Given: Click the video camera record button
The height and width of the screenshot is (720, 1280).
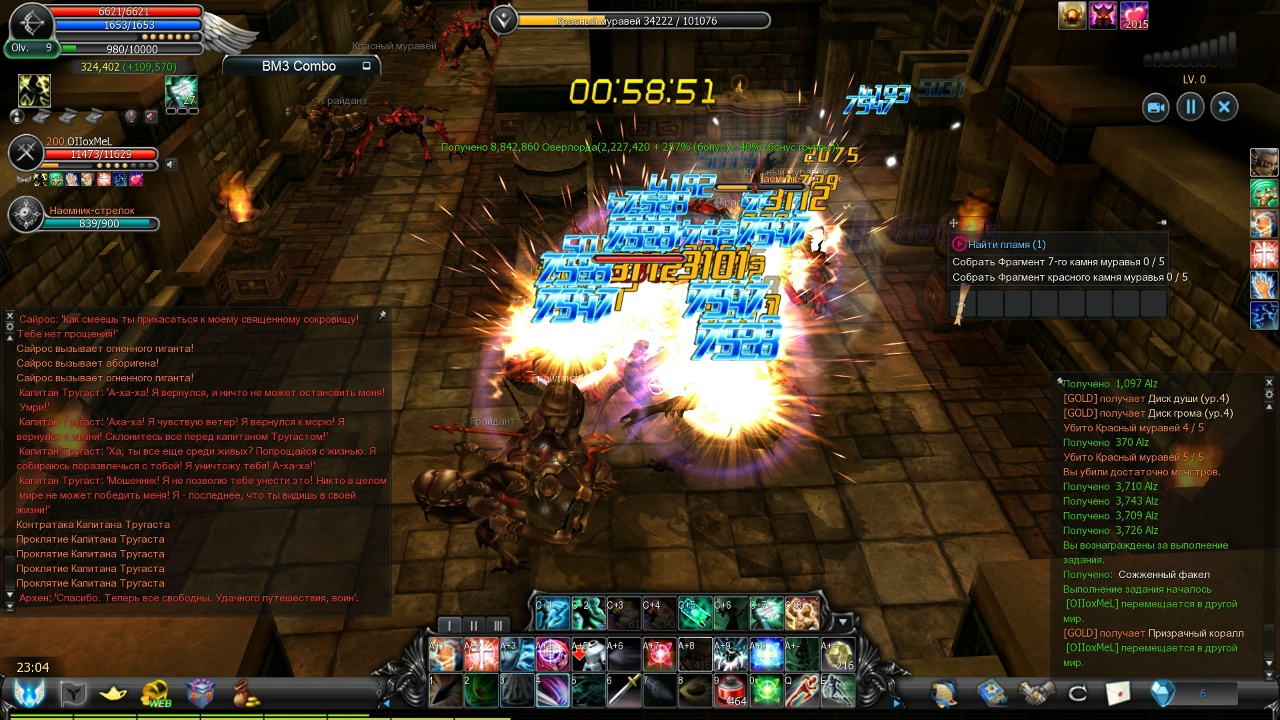Looking at the screenshot, I should pyautogui.click(x=1156, y=107).
